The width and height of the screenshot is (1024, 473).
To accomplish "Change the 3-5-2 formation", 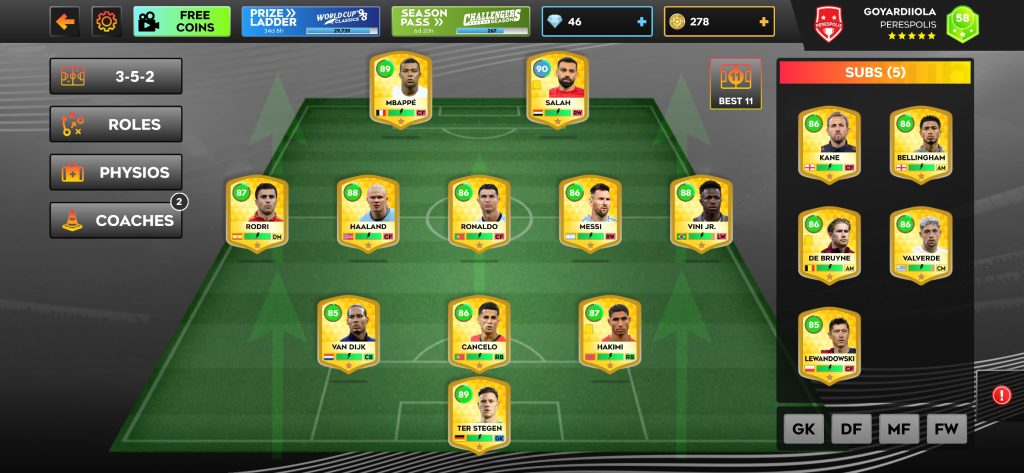I will click(116, 76).
